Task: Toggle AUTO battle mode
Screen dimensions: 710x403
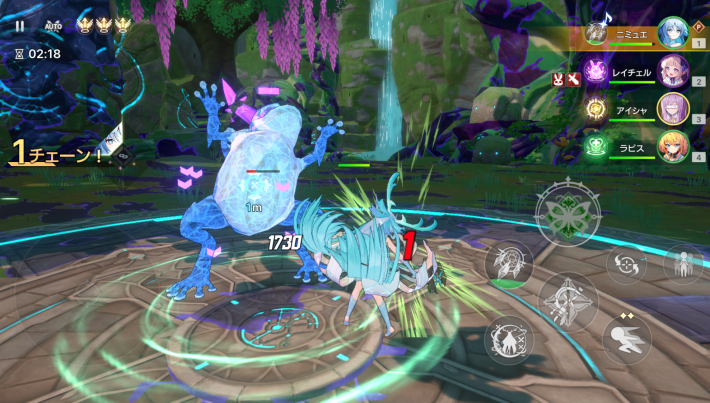Action: pos(52,27)
